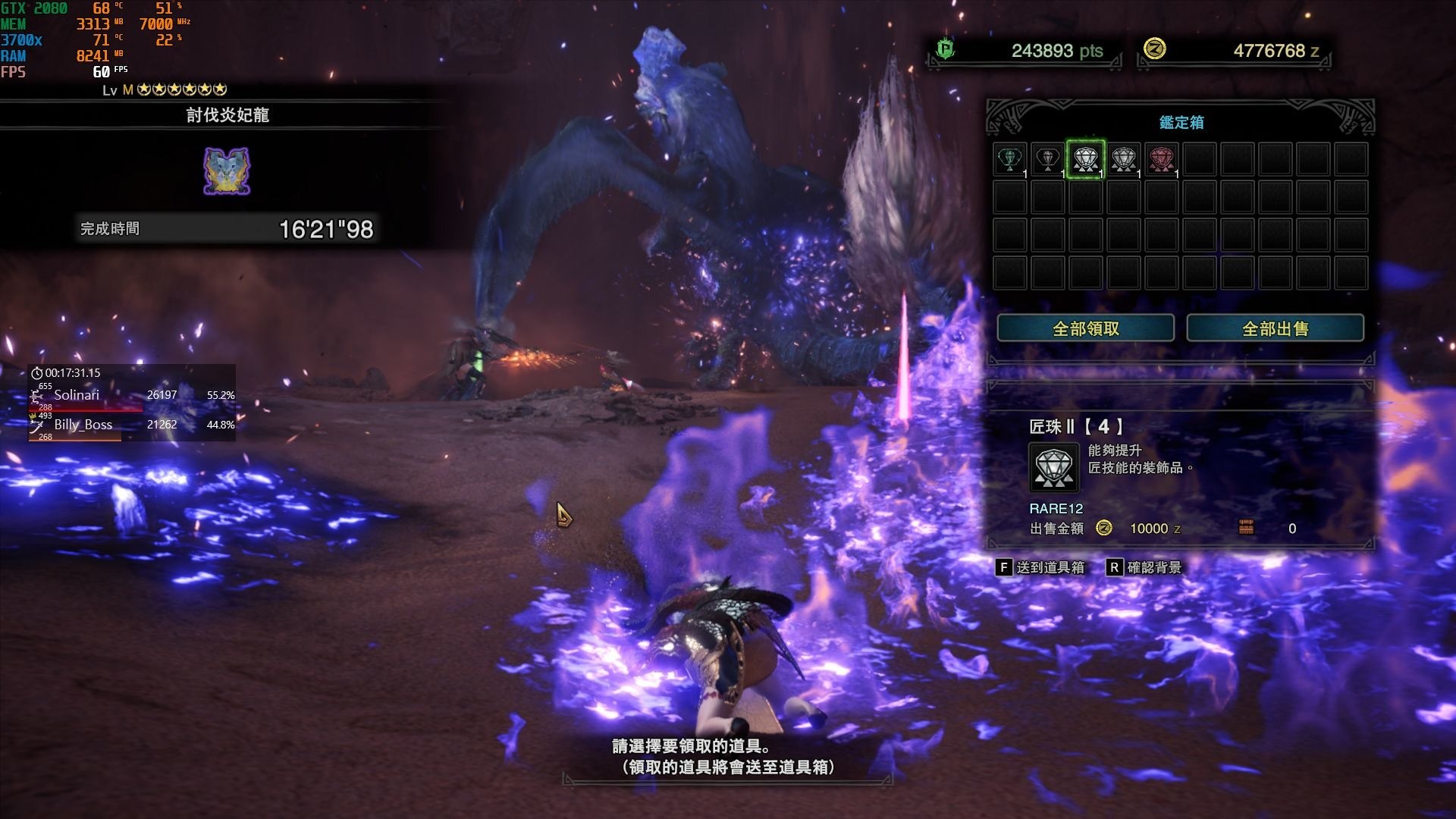Claim all items with 全部領取
The height and width of the screenshot is (819, 1456).
click(1085, 328)
